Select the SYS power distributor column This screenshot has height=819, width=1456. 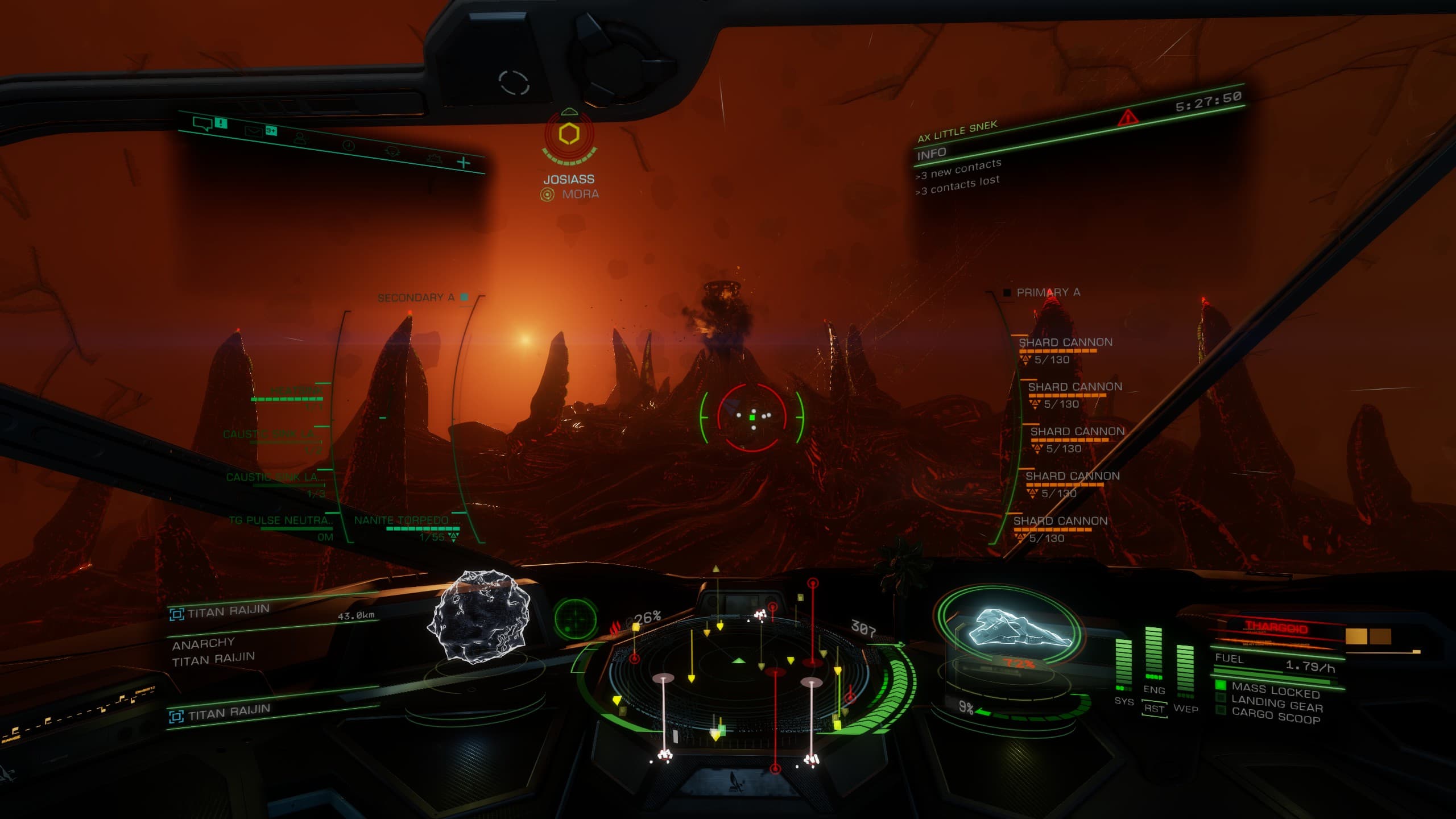click(1124, 665)
